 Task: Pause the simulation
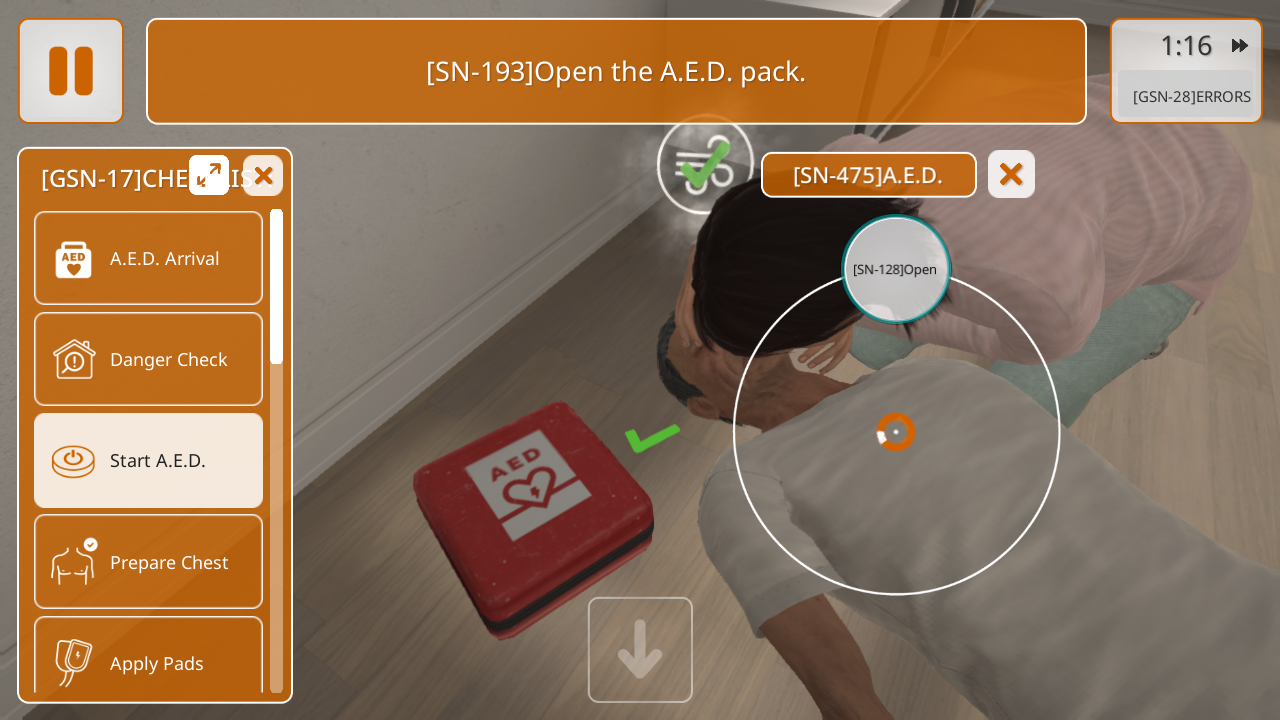[71, 71]
